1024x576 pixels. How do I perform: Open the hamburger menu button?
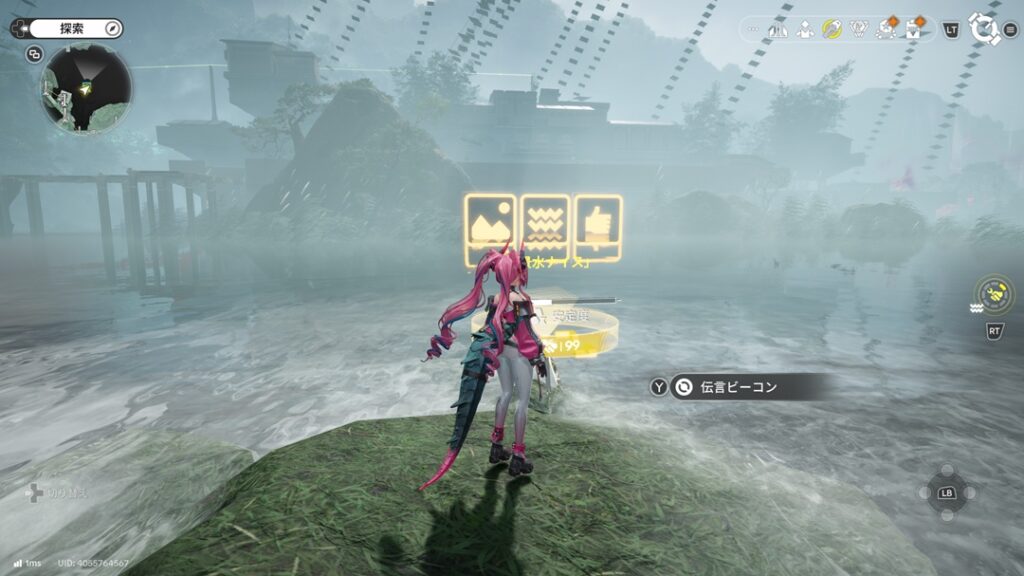(x=1010, y=30)
